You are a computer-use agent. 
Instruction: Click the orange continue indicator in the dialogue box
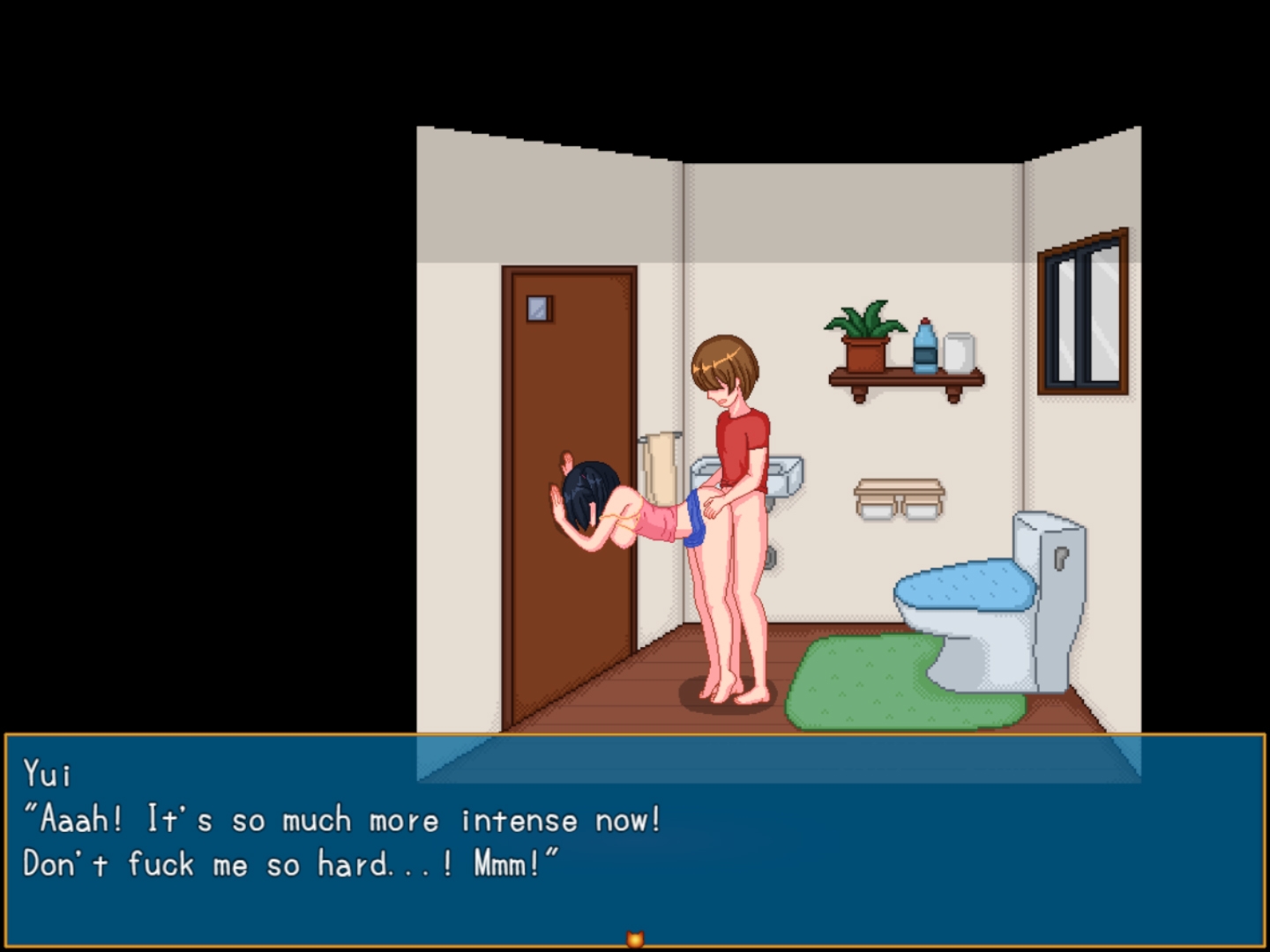pyautogui.click(x=634, y=940)
